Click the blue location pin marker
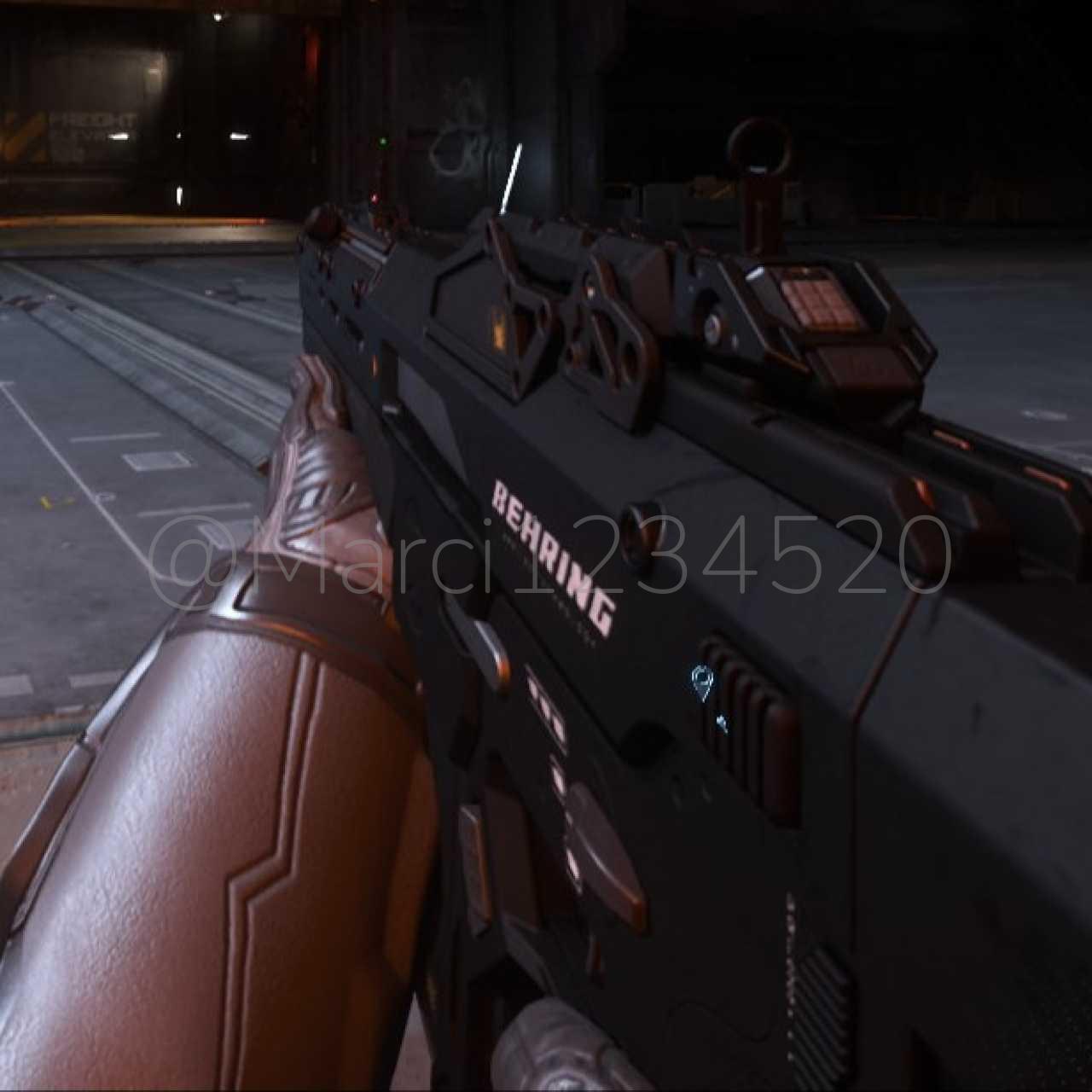Viewport: 1092px width, 1092px height. pos(701,682)
